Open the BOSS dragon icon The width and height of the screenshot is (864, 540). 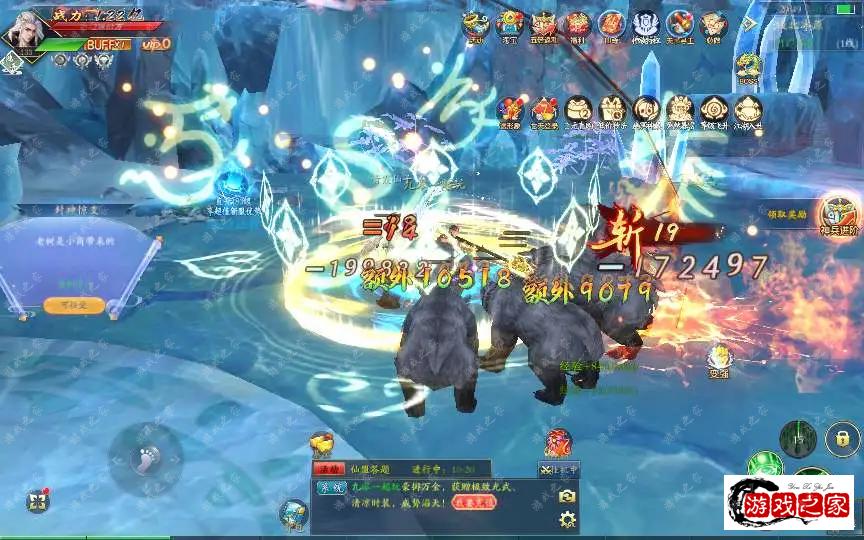pos(747,68)
